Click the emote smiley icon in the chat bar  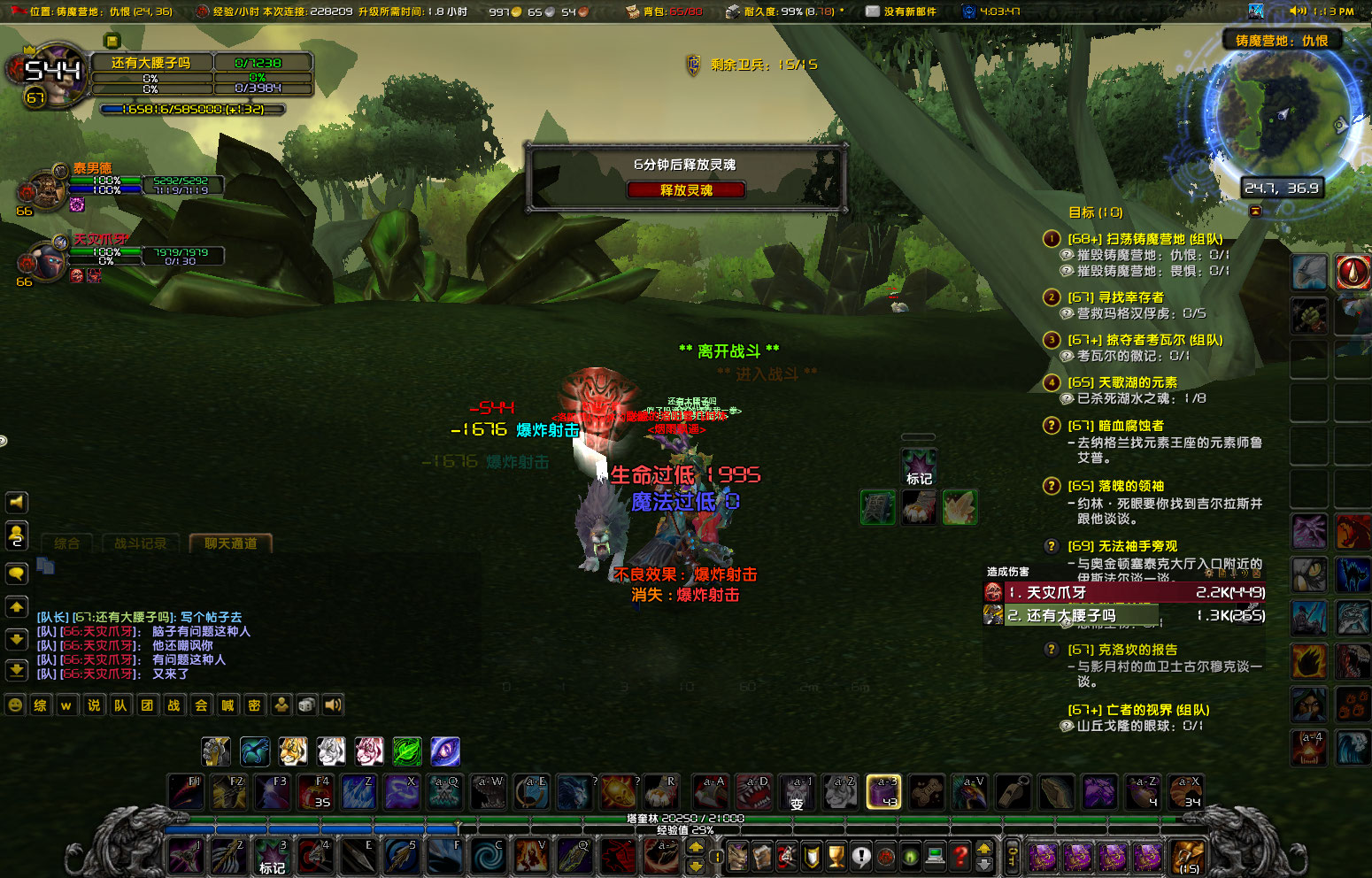tap(14, 705)
